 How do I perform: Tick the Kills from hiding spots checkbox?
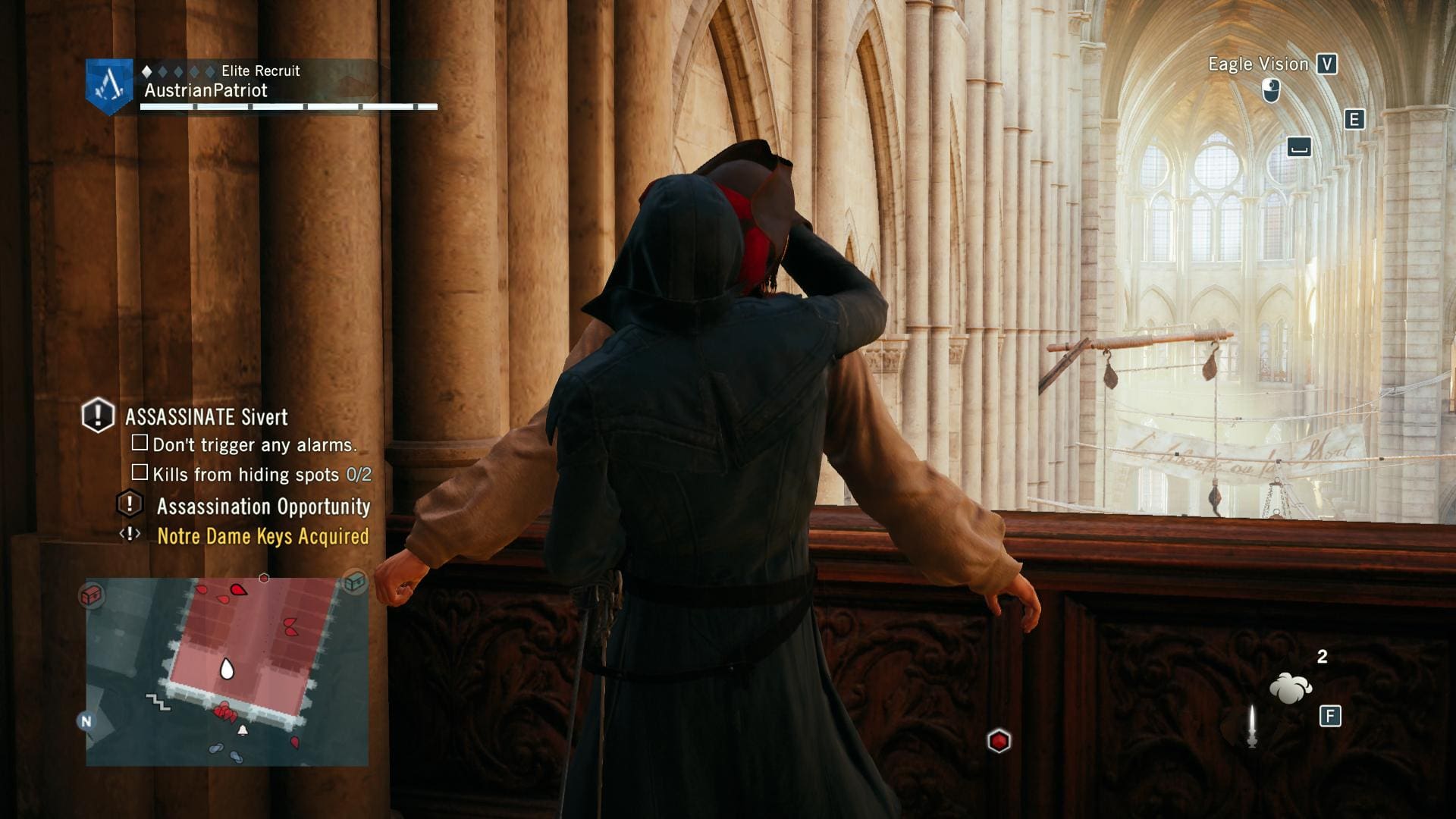(x=140, y=473)
